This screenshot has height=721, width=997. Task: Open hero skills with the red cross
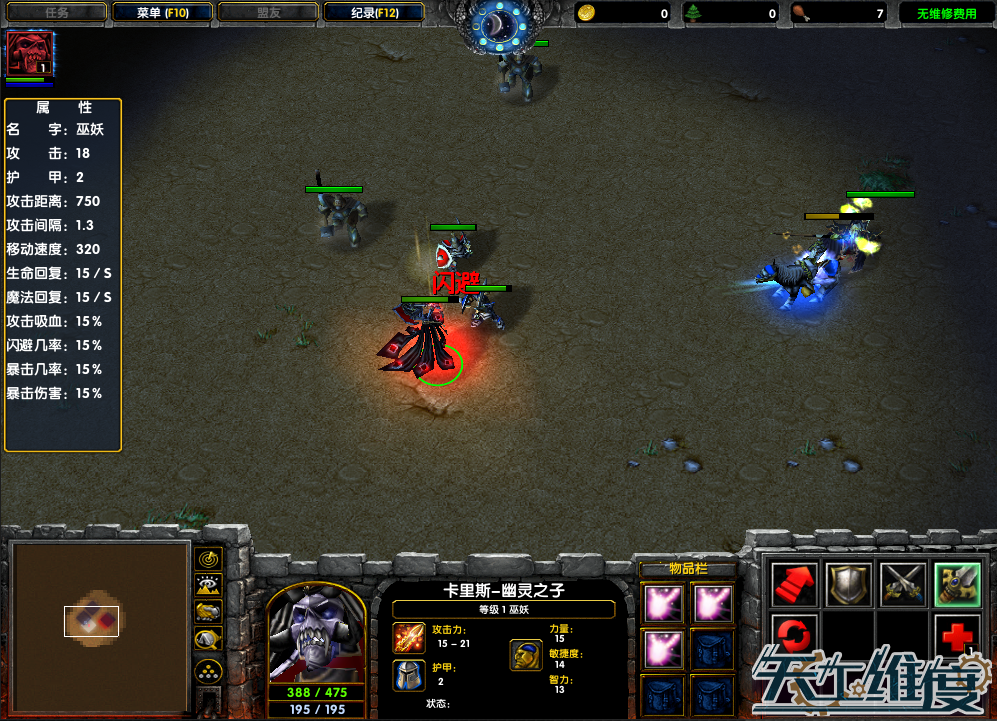[956, 636]
